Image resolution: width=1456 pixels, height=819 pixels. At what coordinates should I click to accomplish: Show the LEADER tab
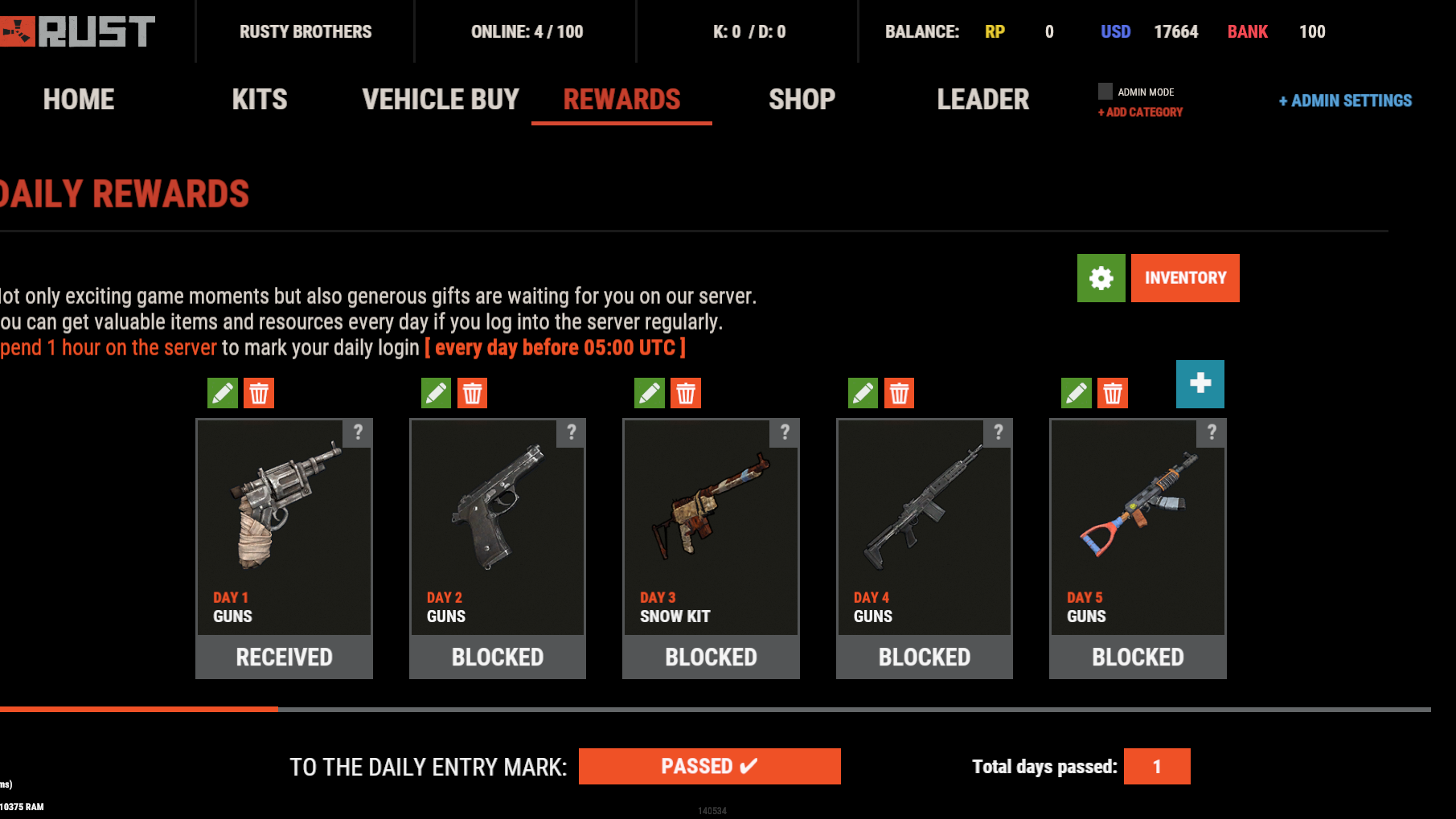(982, 100)
